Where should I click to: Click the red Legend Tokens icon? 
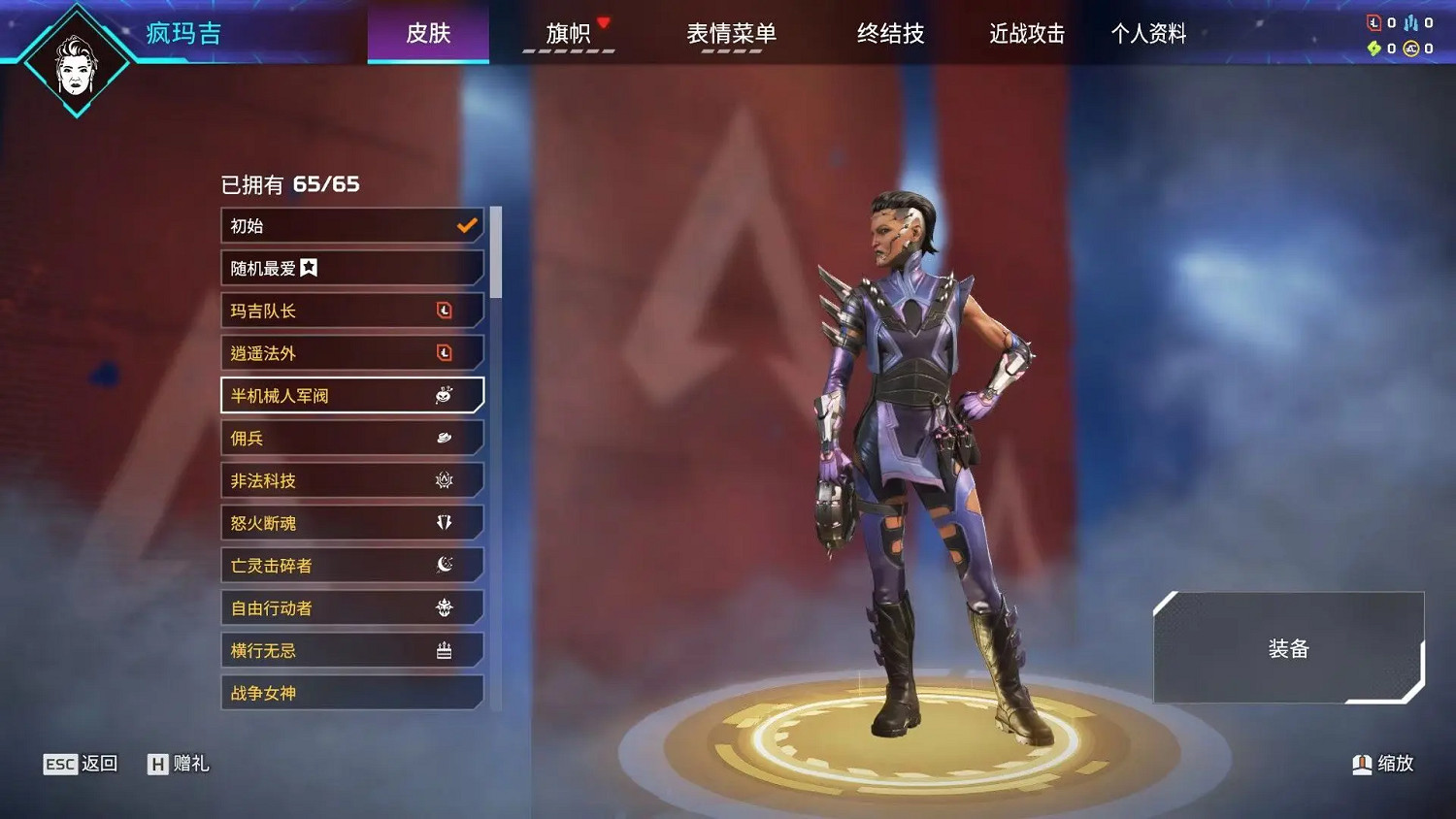tap(1373, 22)
